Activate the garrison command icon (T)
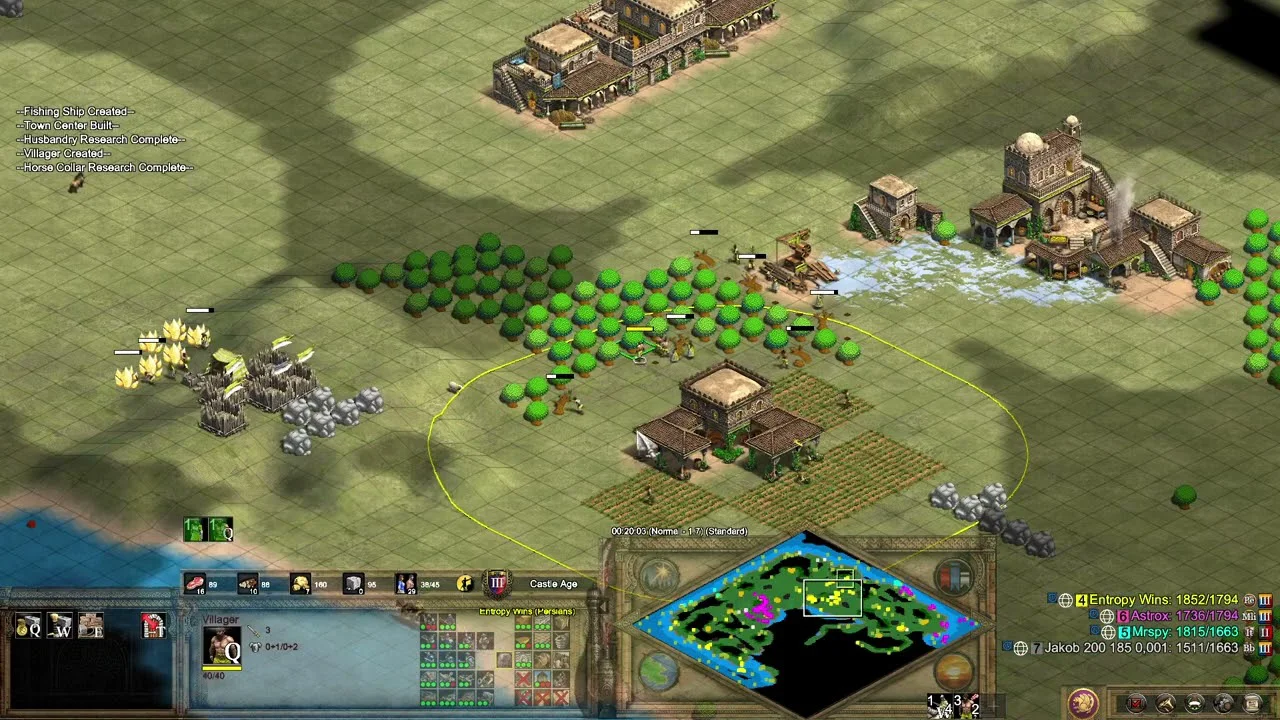 (x=153, y=625)
